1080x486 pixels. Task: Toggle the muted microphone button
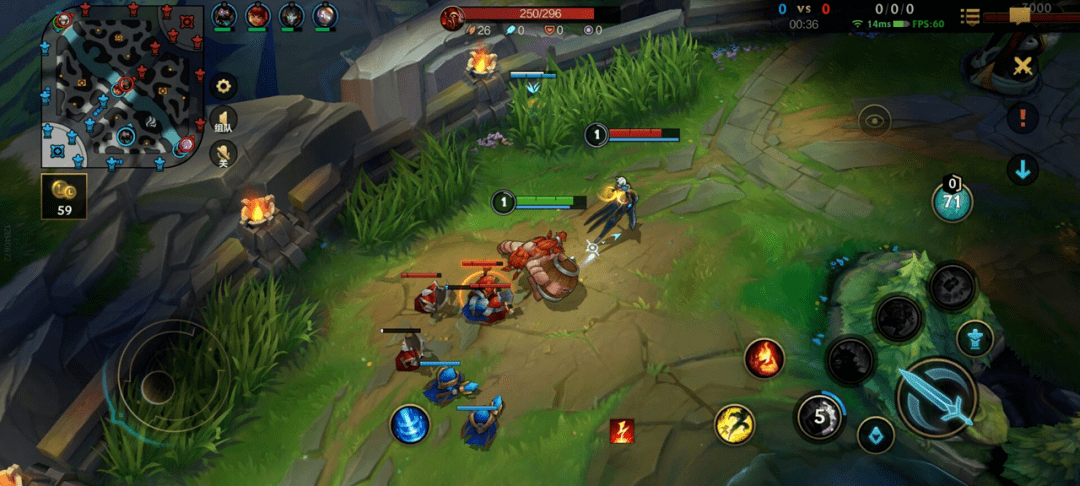tap(224, 153)
